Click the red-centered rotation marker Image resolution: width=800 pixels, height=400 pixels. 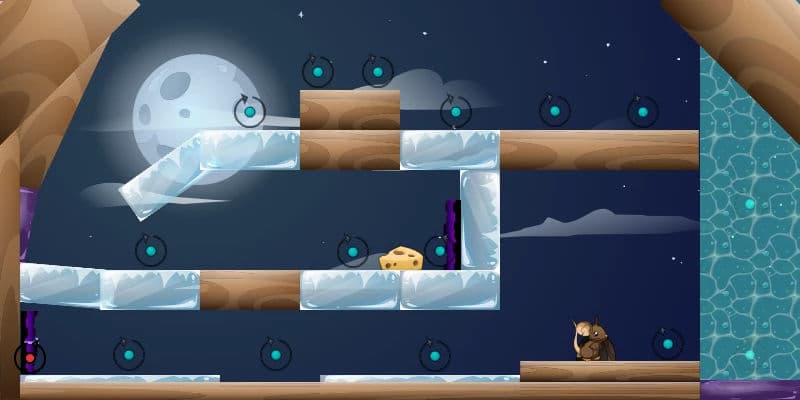point(30,357)
